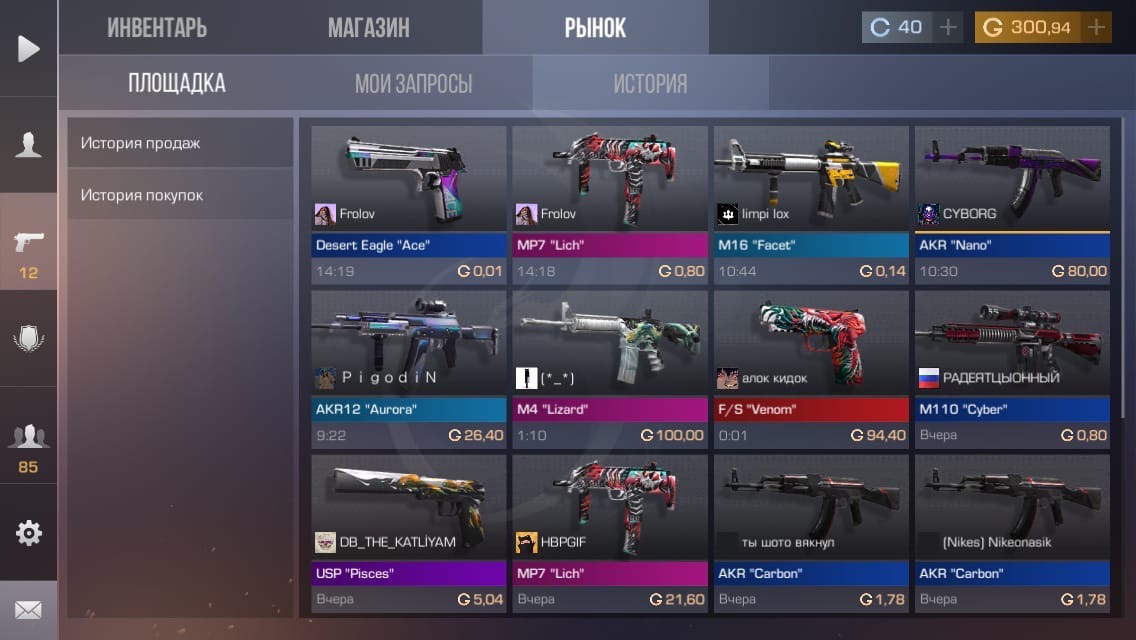Open the mail envelope icon
This screenshot has height=640, width=1136.
[29, 609]
